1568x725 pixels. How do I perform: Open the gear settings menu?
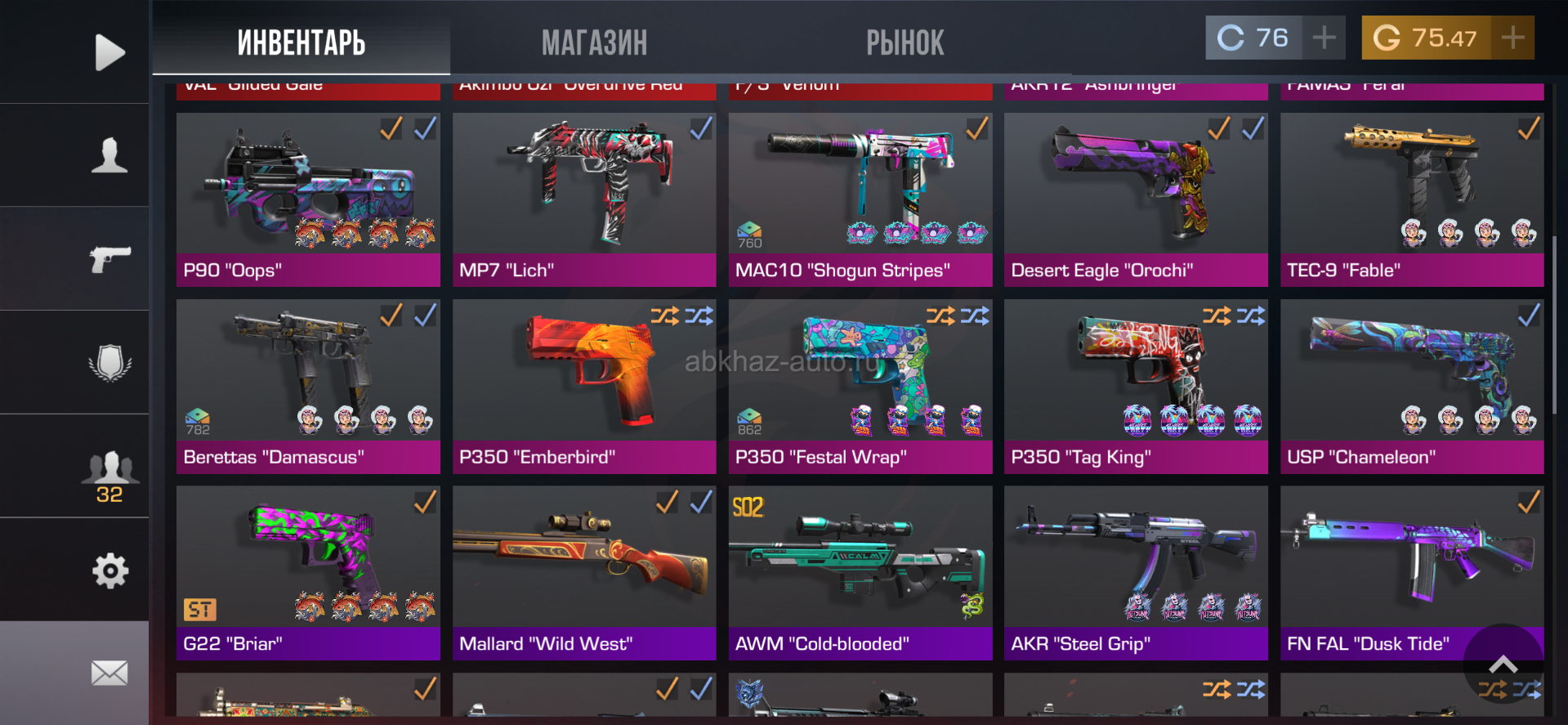109,571
